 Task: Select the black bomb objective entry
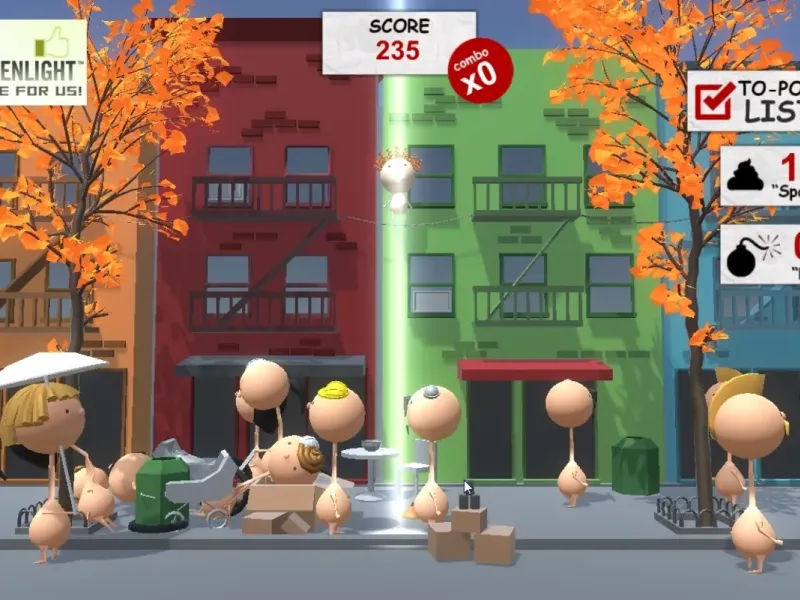pyautogui.click(x=761, y=254)
